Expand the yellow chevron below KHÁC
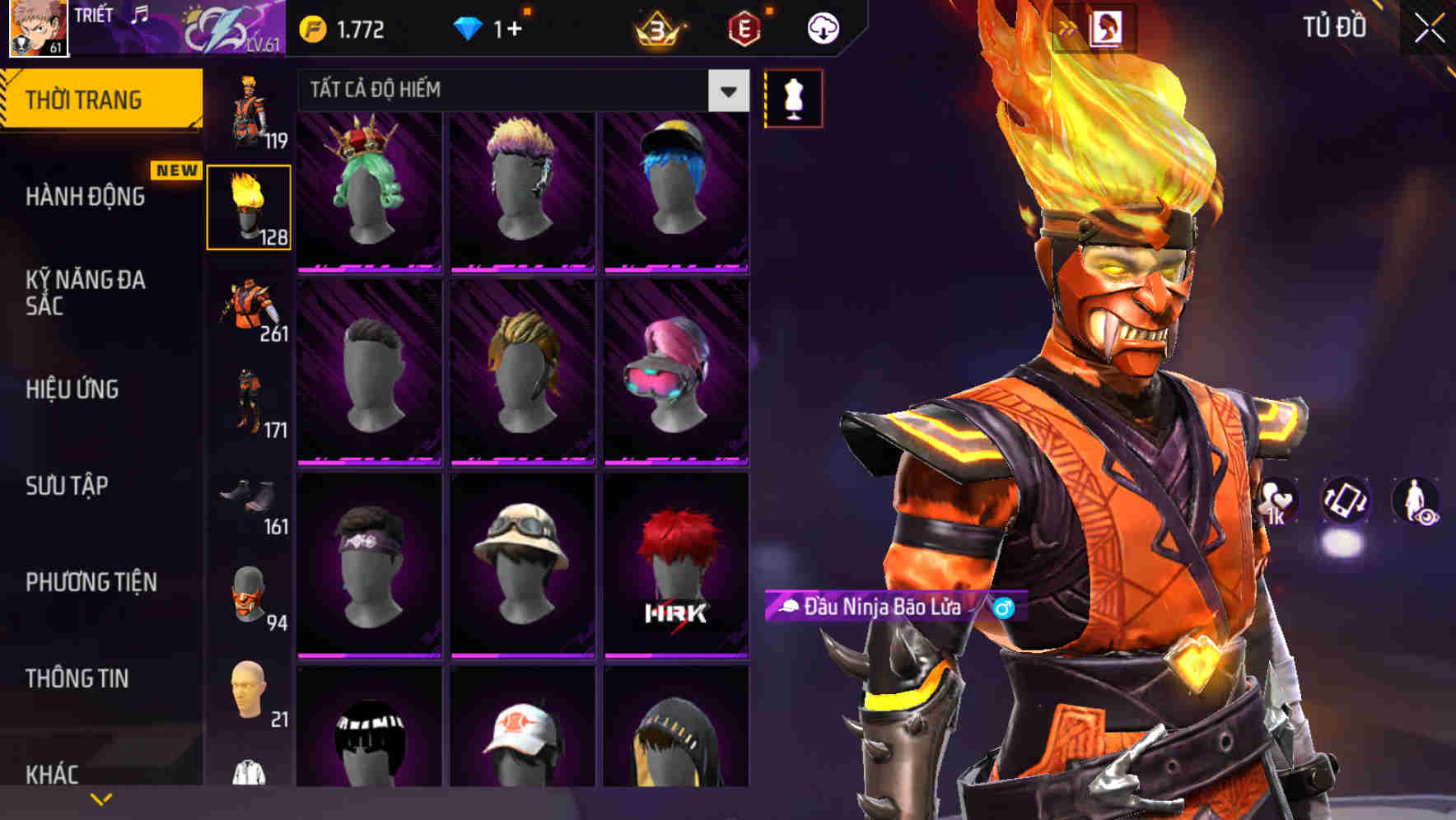The width and height of the screenshot is (1456, 820). point(101,797)
